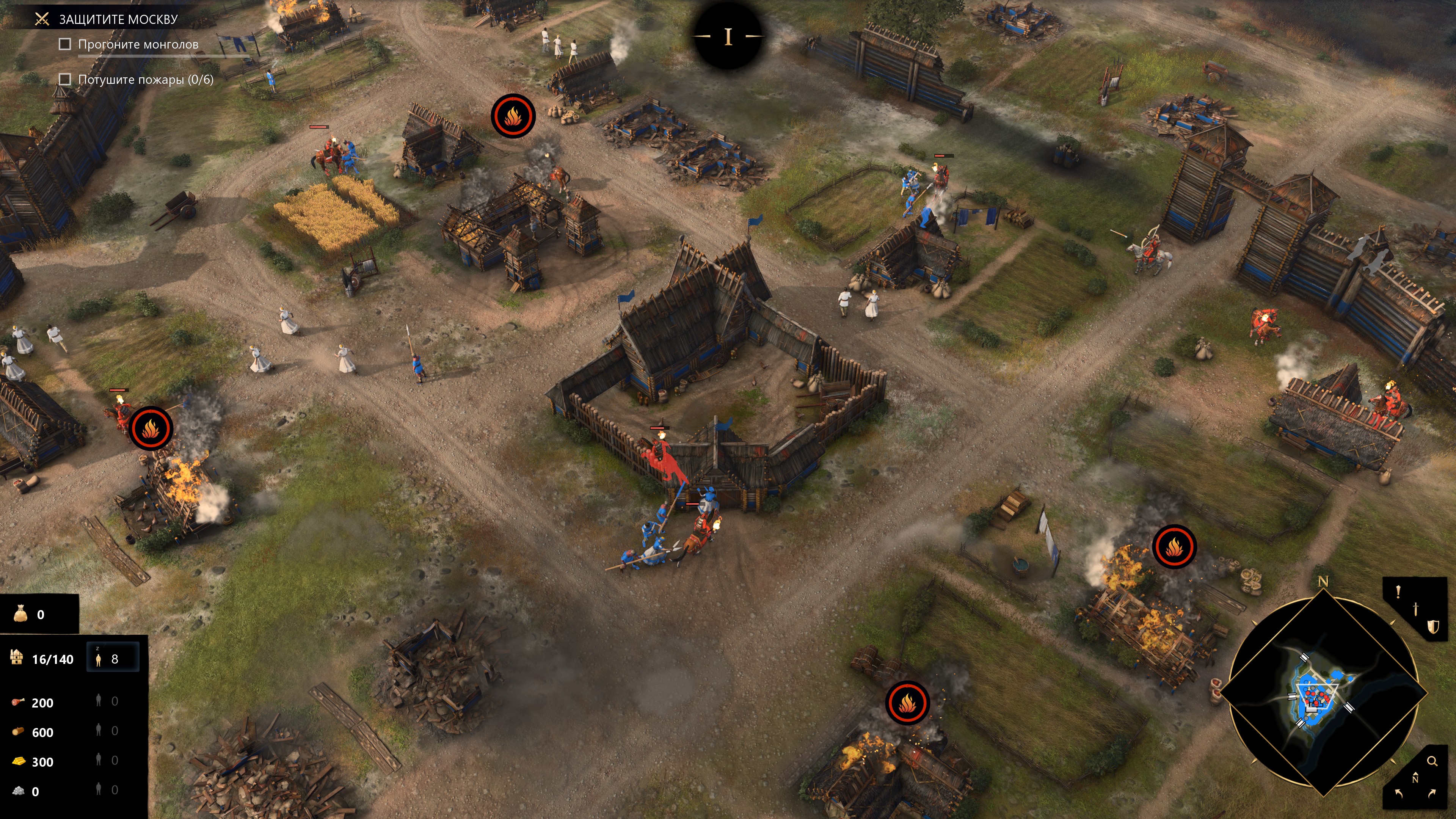This screenshot has height=819, width=1456.
Task: Select villagers gathering stone via worker icon
Action: click(99, 789)
